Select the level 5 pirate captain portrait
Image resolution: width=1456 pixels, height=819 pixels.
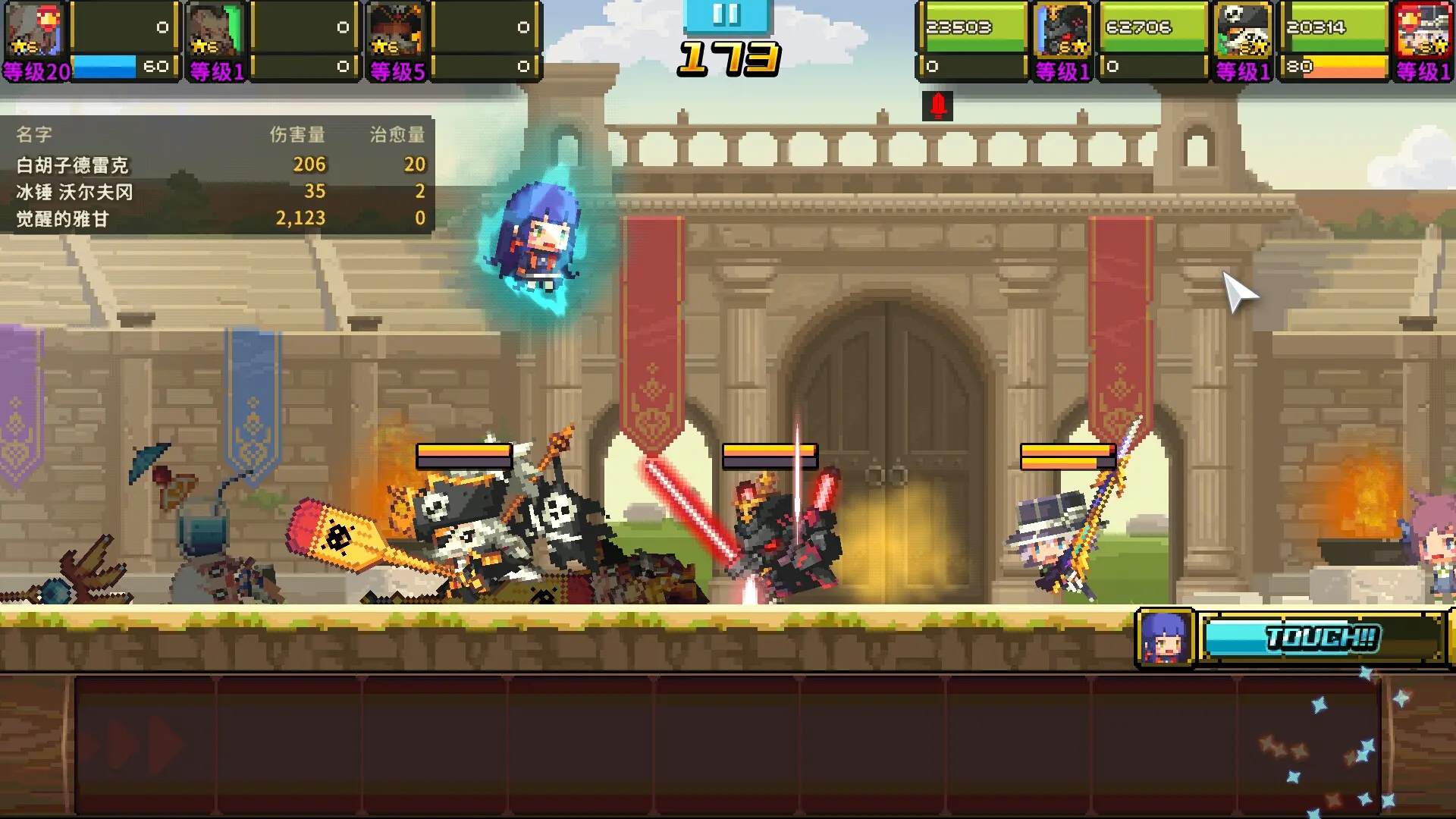[396, 30]
